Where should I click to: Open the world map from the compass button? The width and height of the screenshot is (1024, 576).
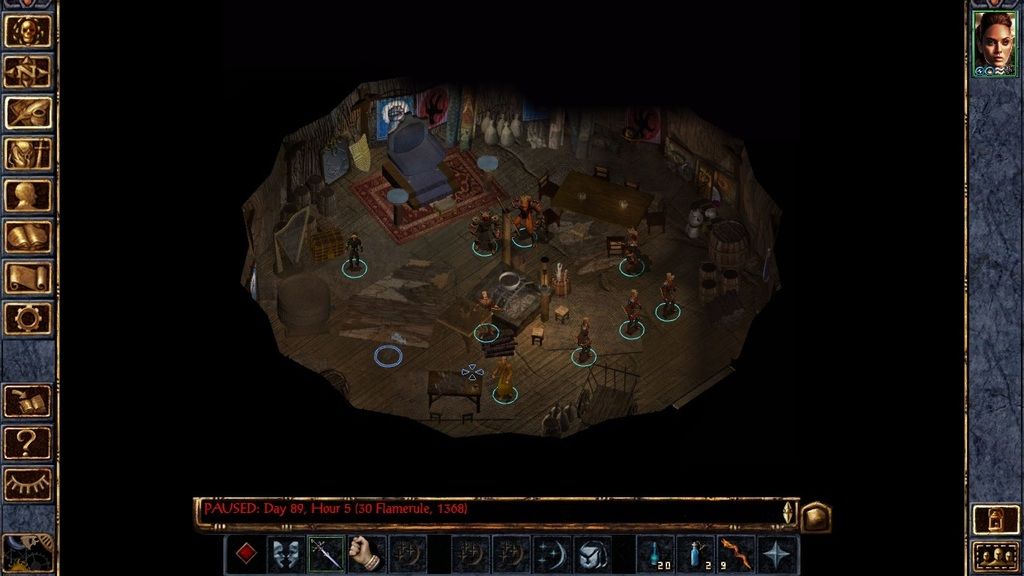pos(28,71)
